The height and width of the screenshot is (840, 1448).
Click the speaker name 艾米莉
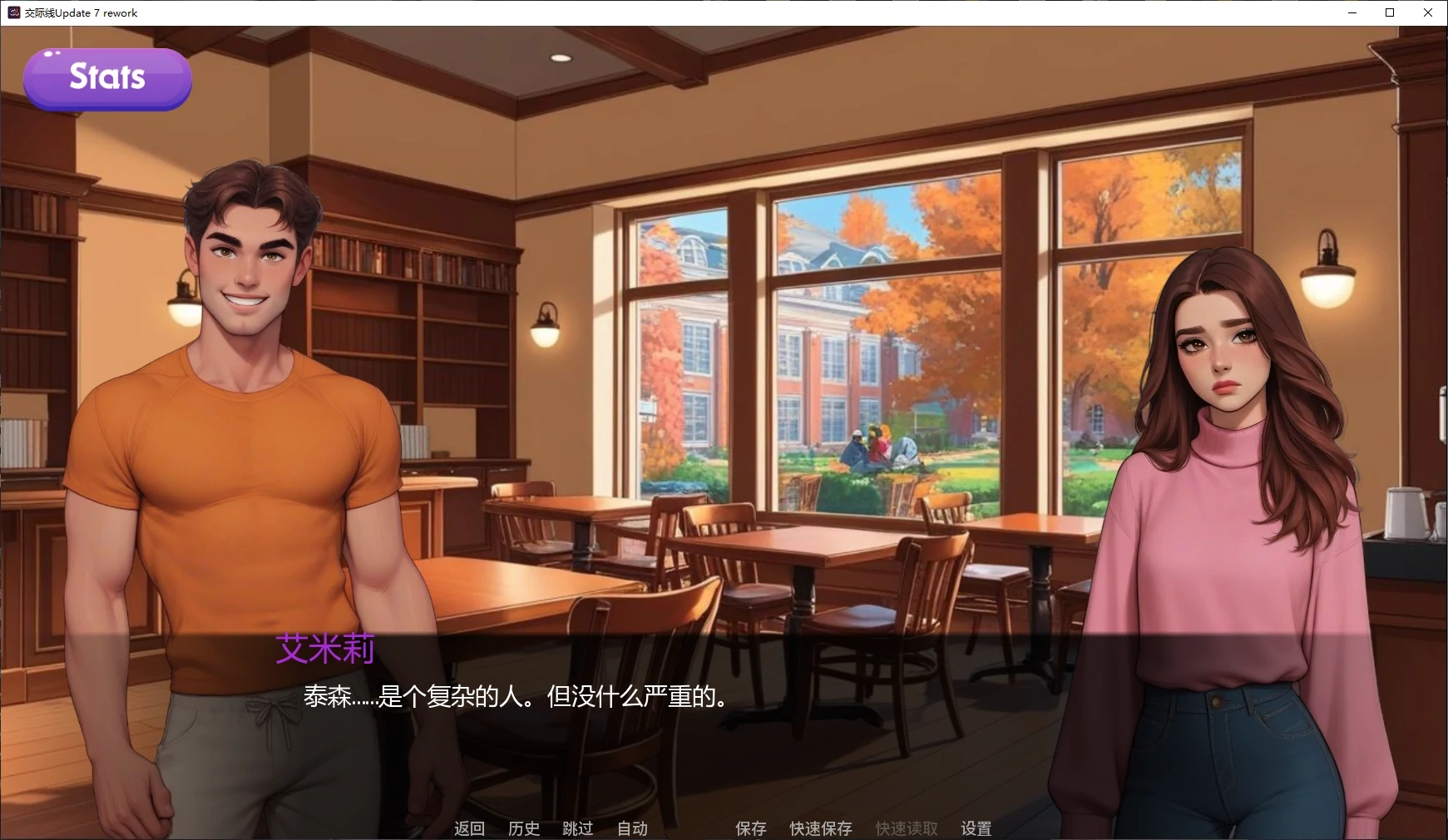click(326, 649)
